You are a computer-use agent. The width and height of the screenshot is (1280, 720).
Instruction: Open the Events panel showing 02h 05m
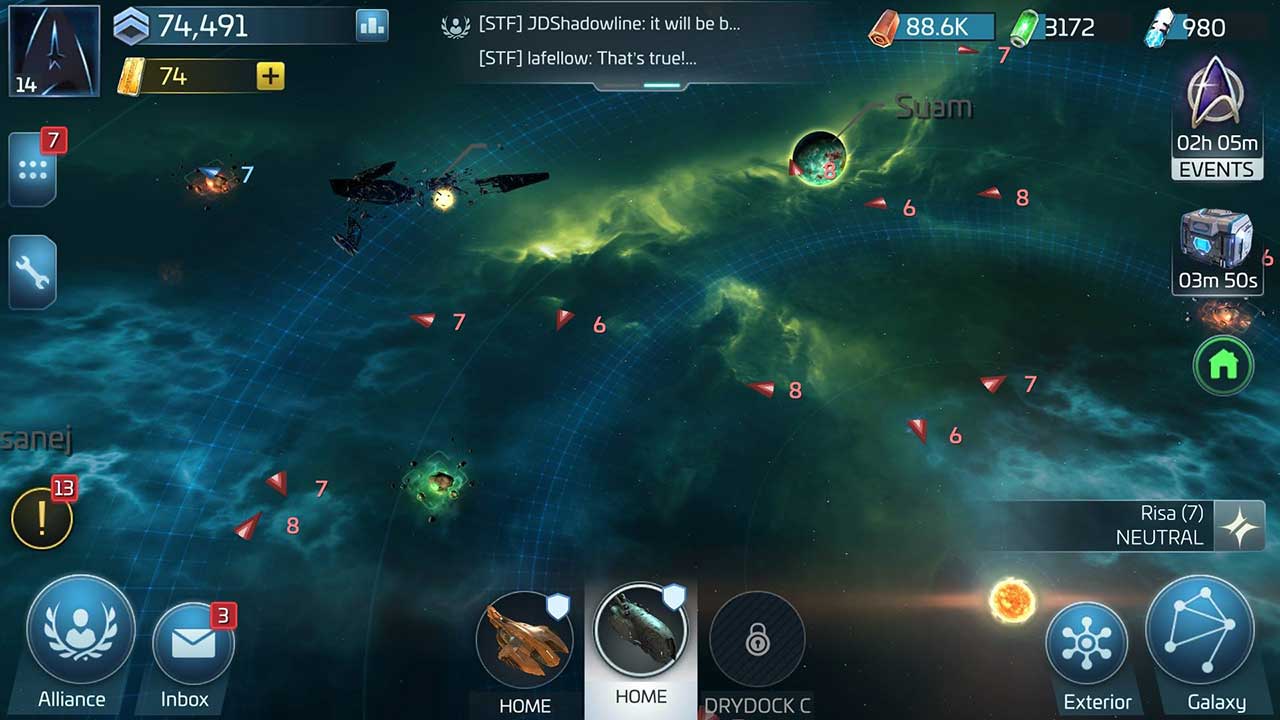pos(1216,130)
